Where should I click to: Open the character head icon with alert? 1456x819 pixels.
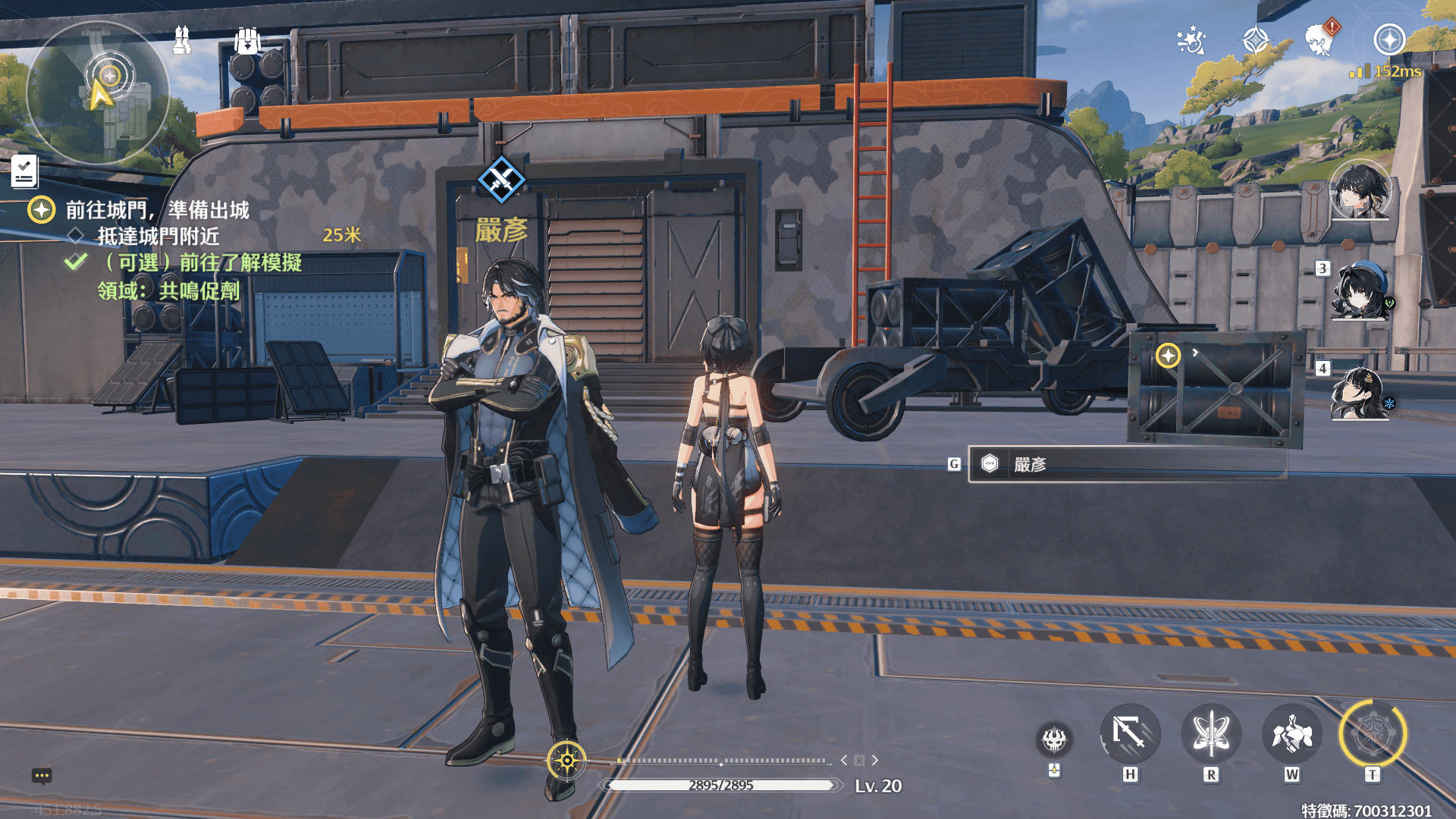pyautogui.click(x=1320, y=40)
